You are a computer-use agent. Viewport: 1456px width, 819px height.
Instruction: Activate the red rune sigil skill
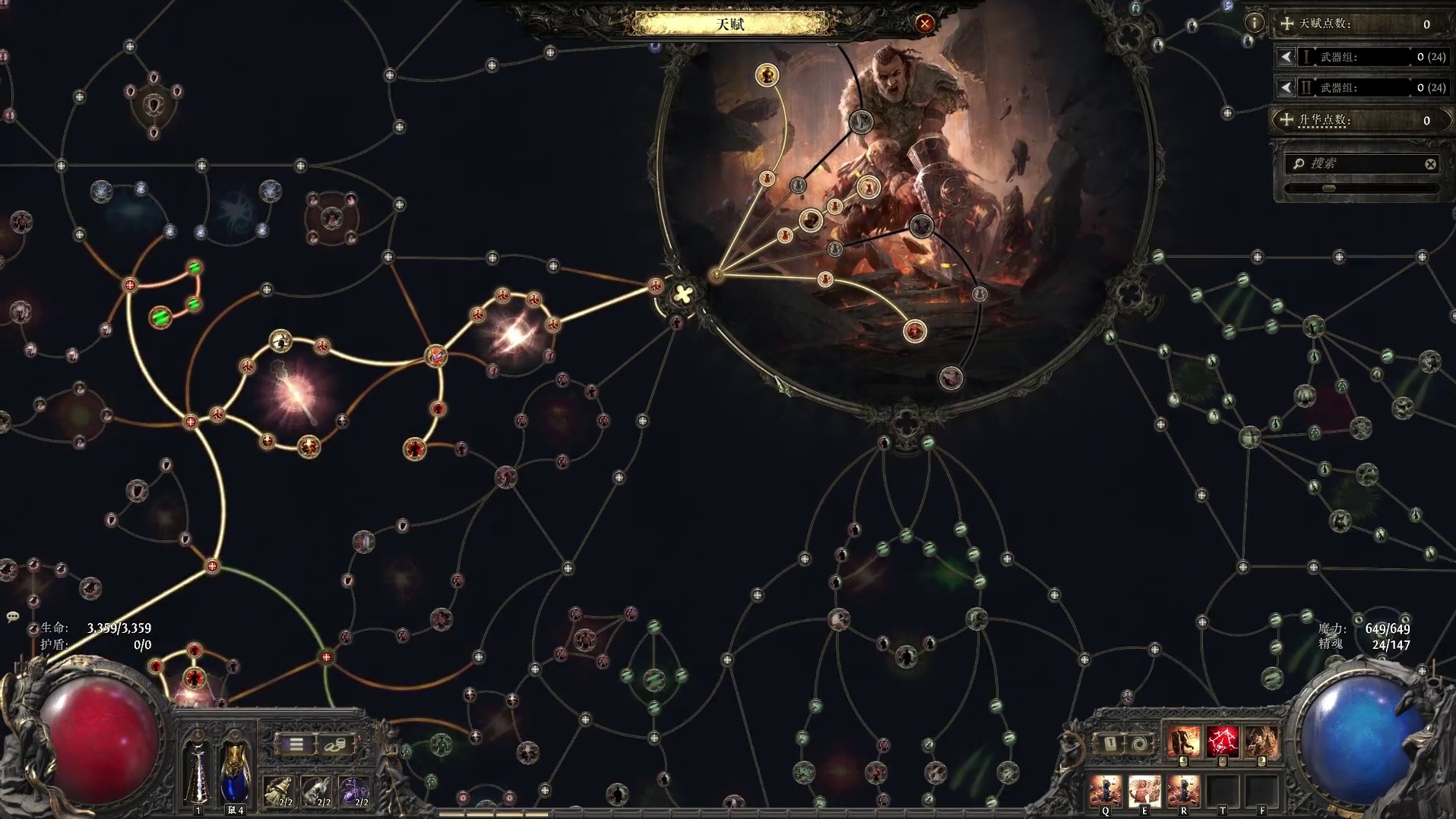click(1222, 742)
